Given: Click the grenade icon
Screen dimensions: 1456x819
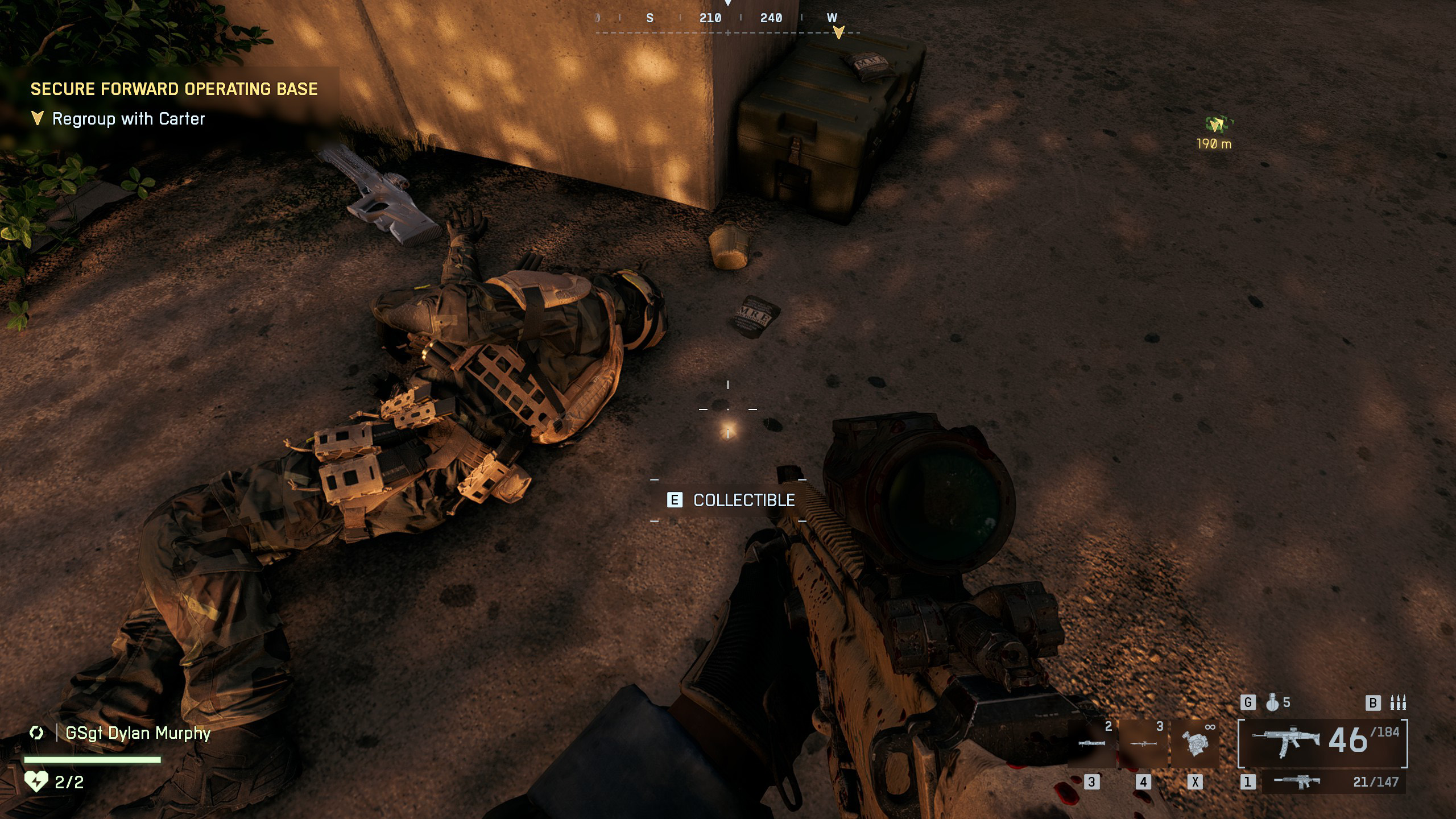Looking at the screenshot, I should click(x=1272, y=703).
